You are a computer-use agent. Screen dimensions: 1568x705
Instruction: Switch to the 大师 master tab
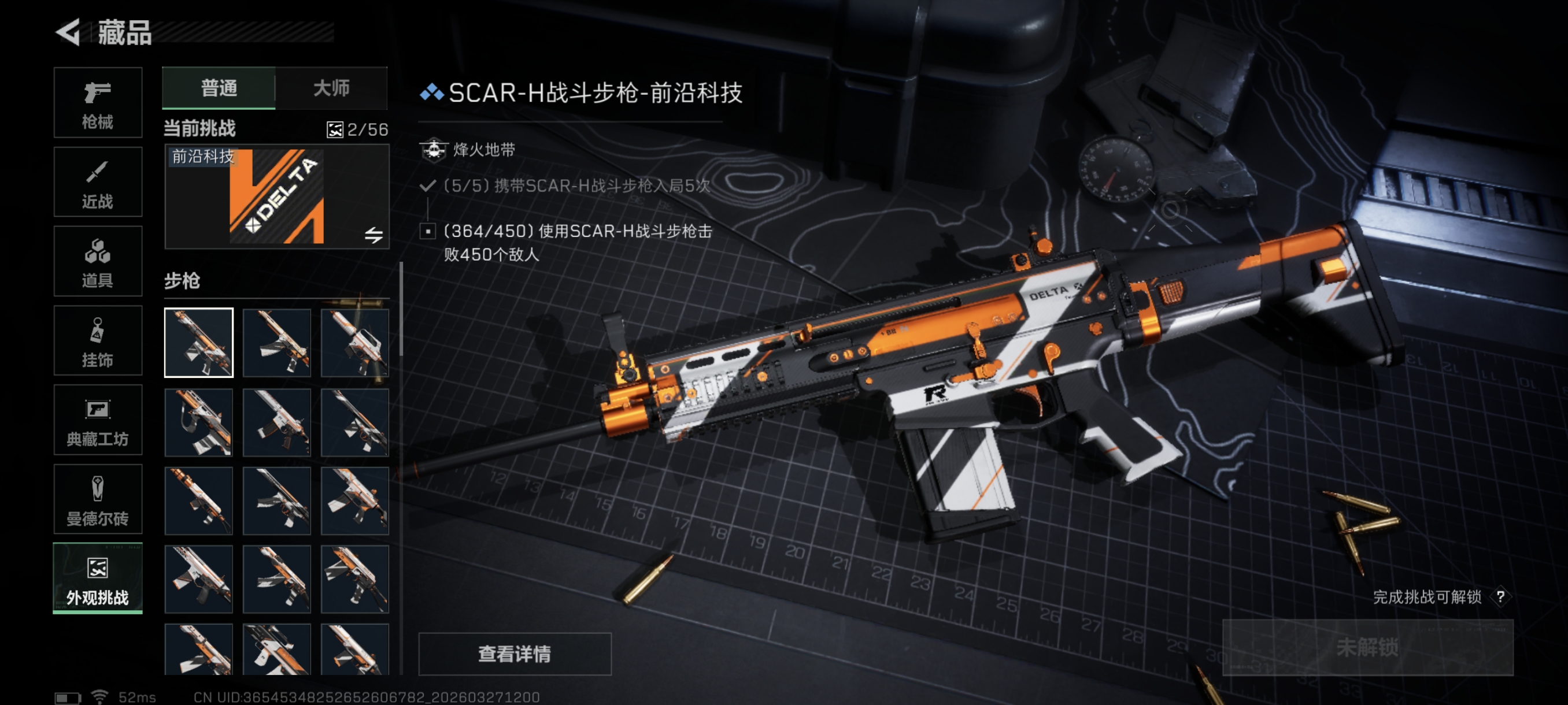[331, 88]
